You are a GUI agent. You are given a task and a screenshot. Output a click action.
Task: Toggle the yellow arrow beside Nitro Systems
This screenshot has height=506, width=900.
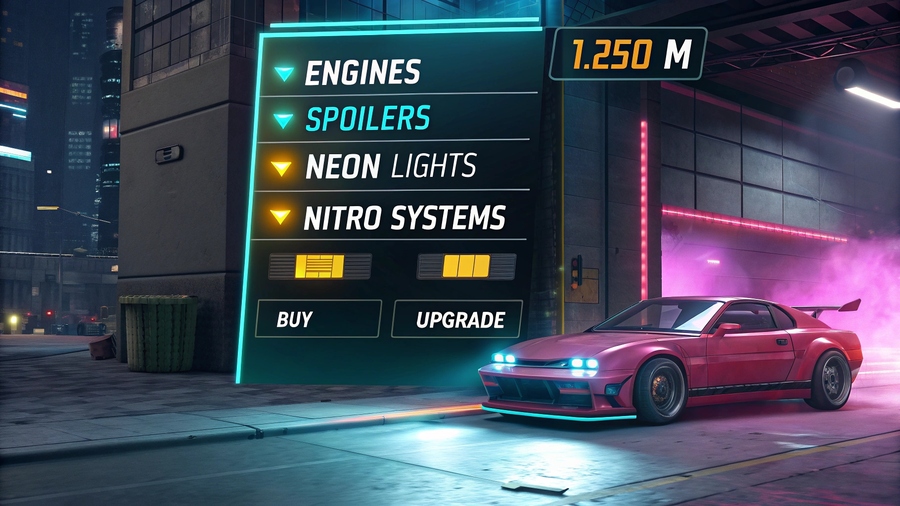282,217
